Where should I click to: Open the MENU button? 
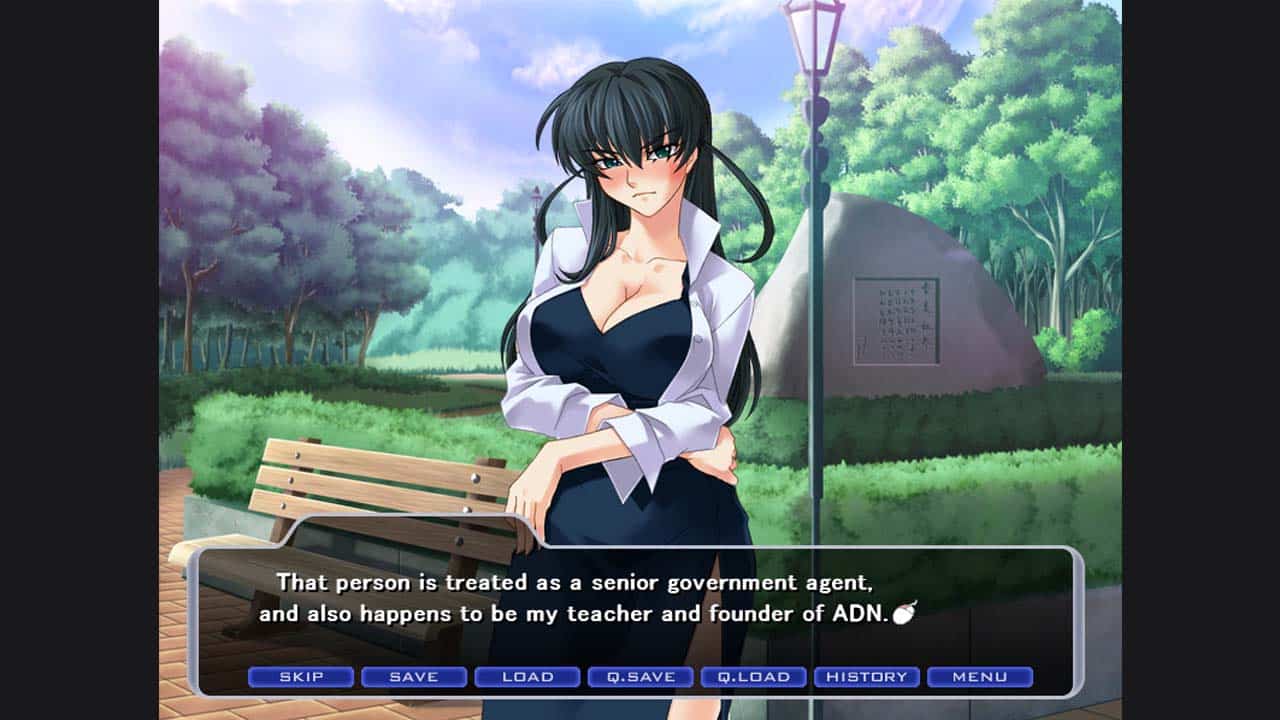tap(980, 677)
